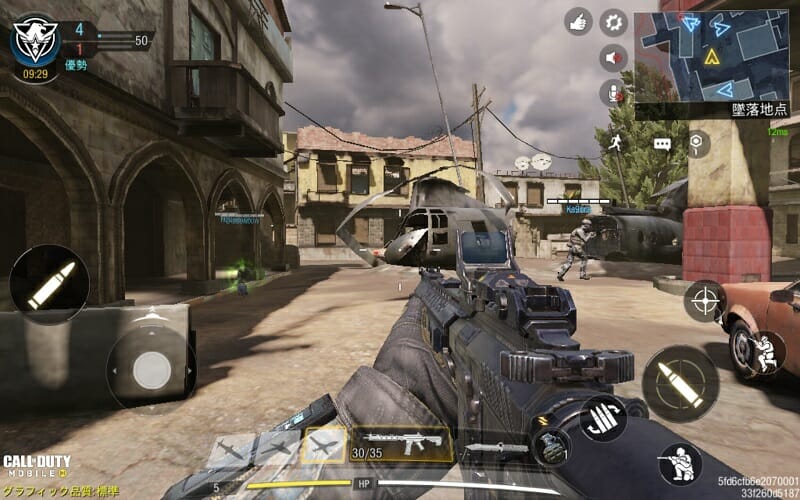Viewport: 800px width, 500px height.
Task: Tap the thumbs-up like icon
Action: point(578,21)
